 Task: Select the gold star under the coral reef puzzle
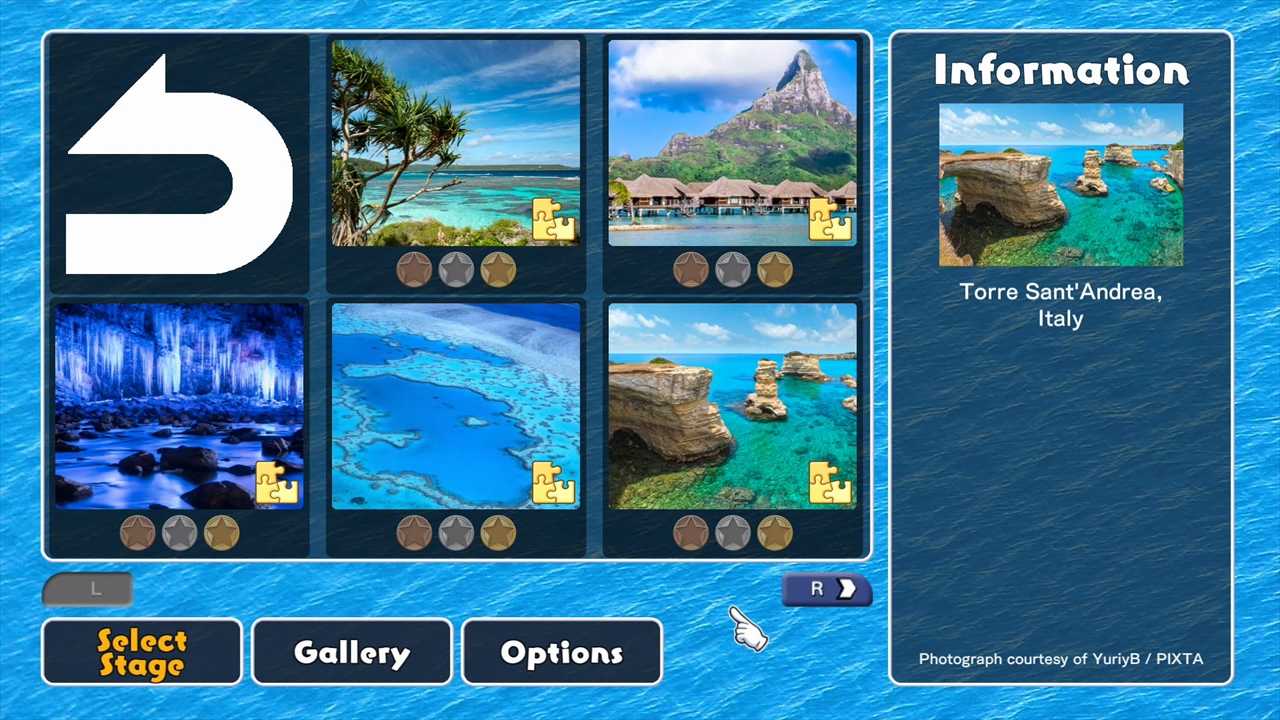click(498, 532)
